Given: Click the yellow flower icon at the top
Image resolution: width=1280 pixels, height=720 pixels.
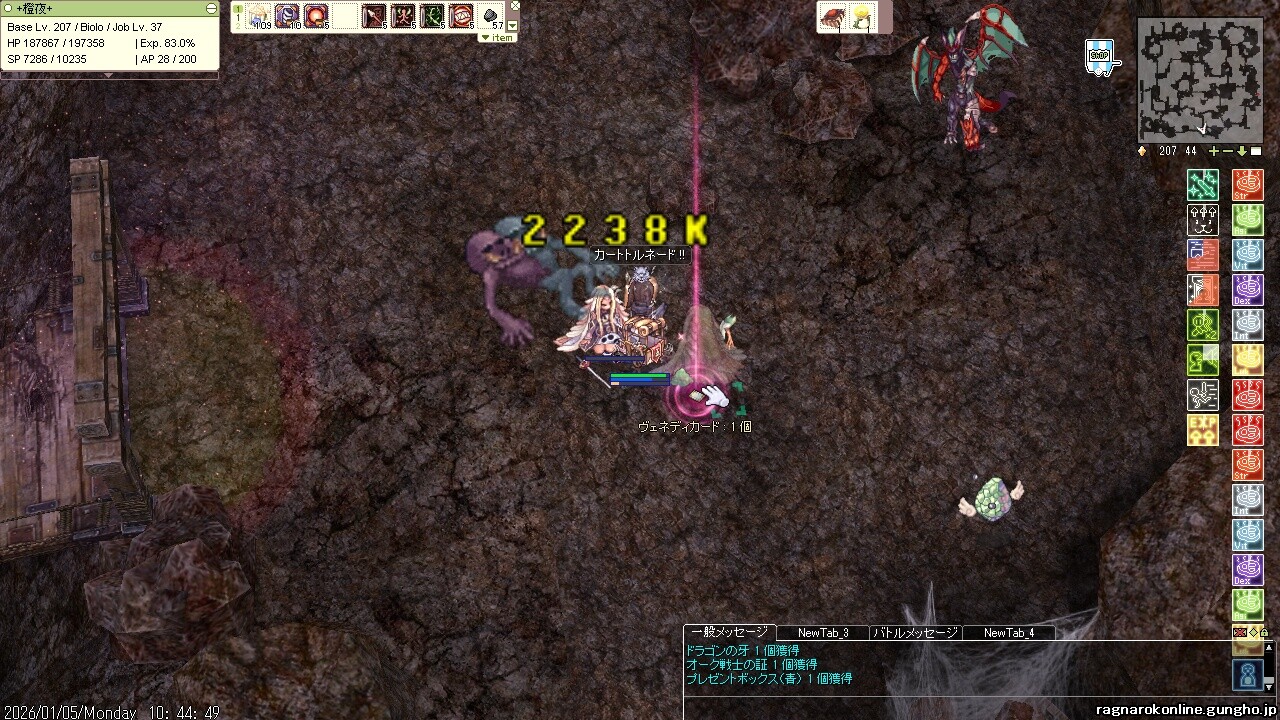Looking at the screenshot, I should click(860, 17).
